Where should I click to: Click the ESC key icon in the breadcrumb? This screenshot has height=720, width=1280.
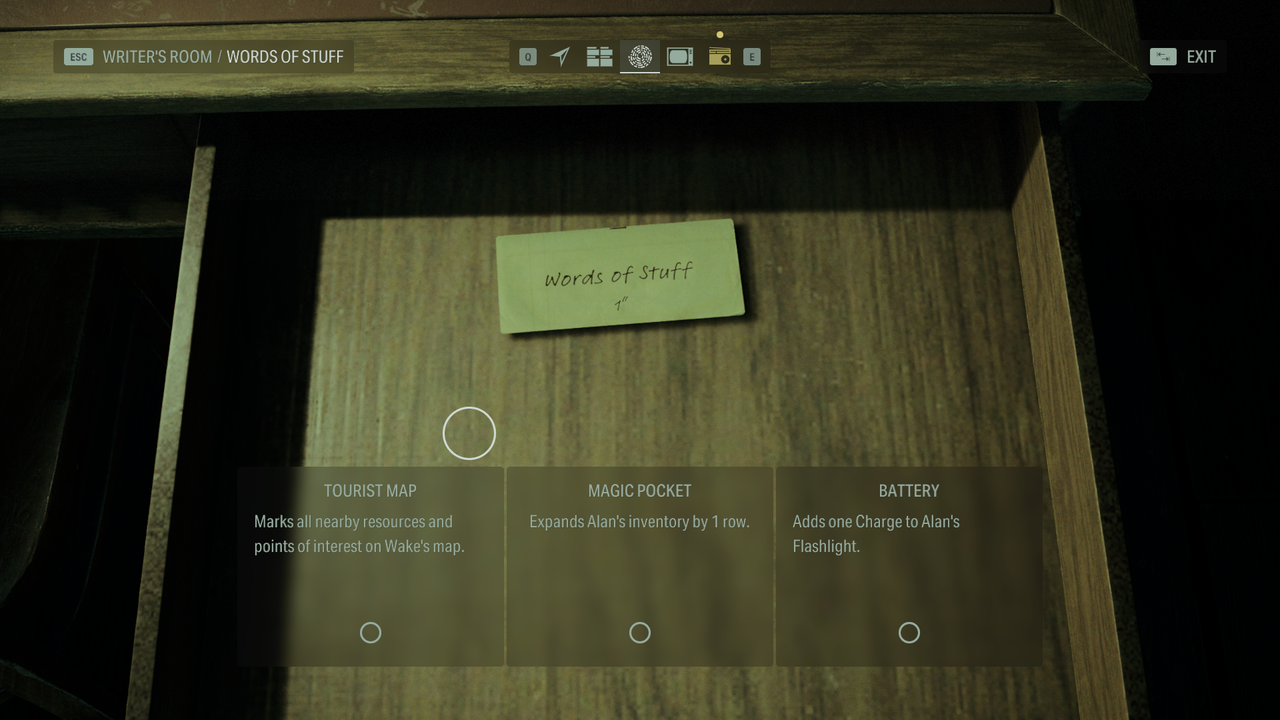click(x=77, y=57)
